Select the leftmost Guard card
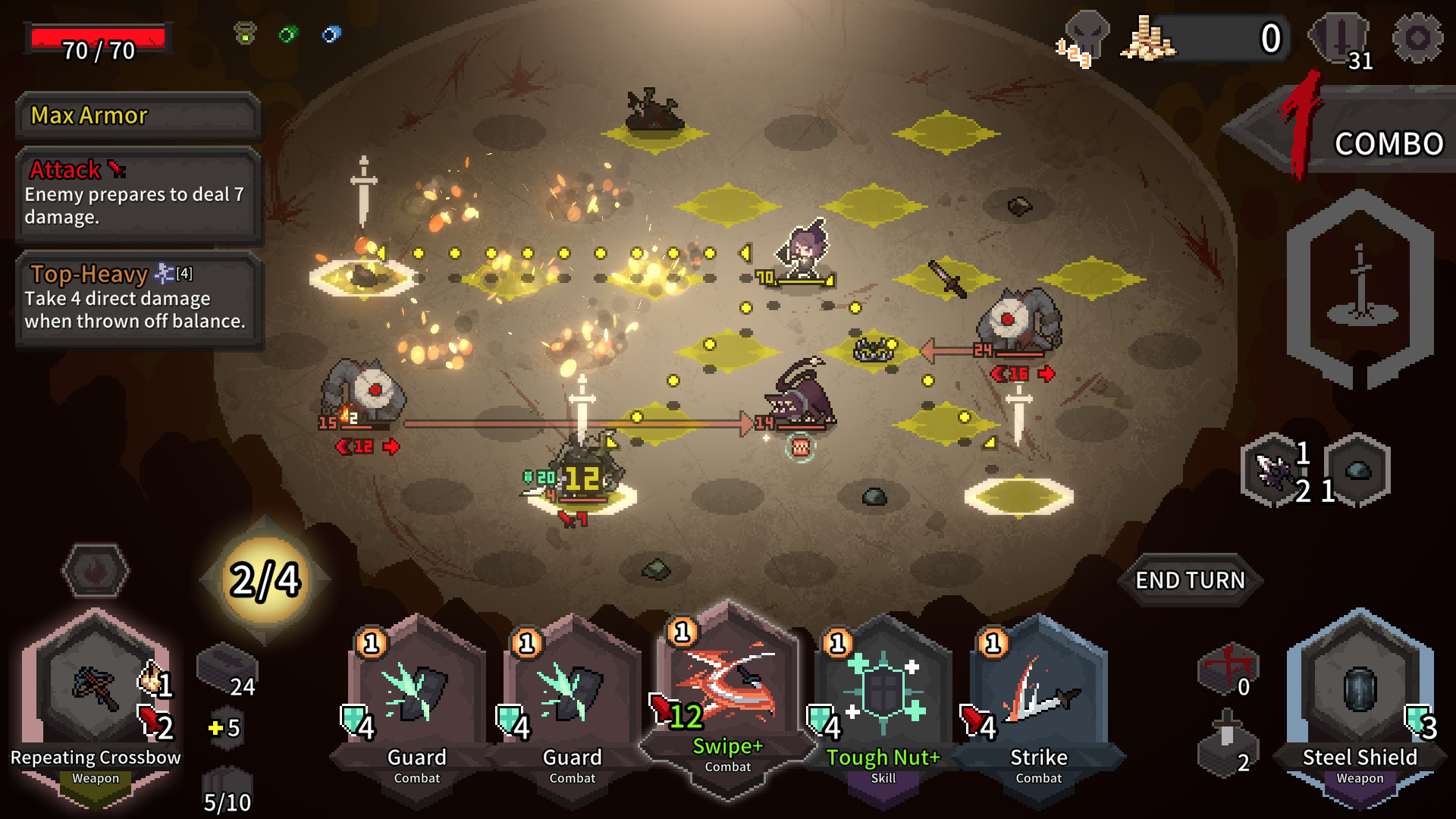This screenshot has width=1456, height=819. tap(416, 690)
